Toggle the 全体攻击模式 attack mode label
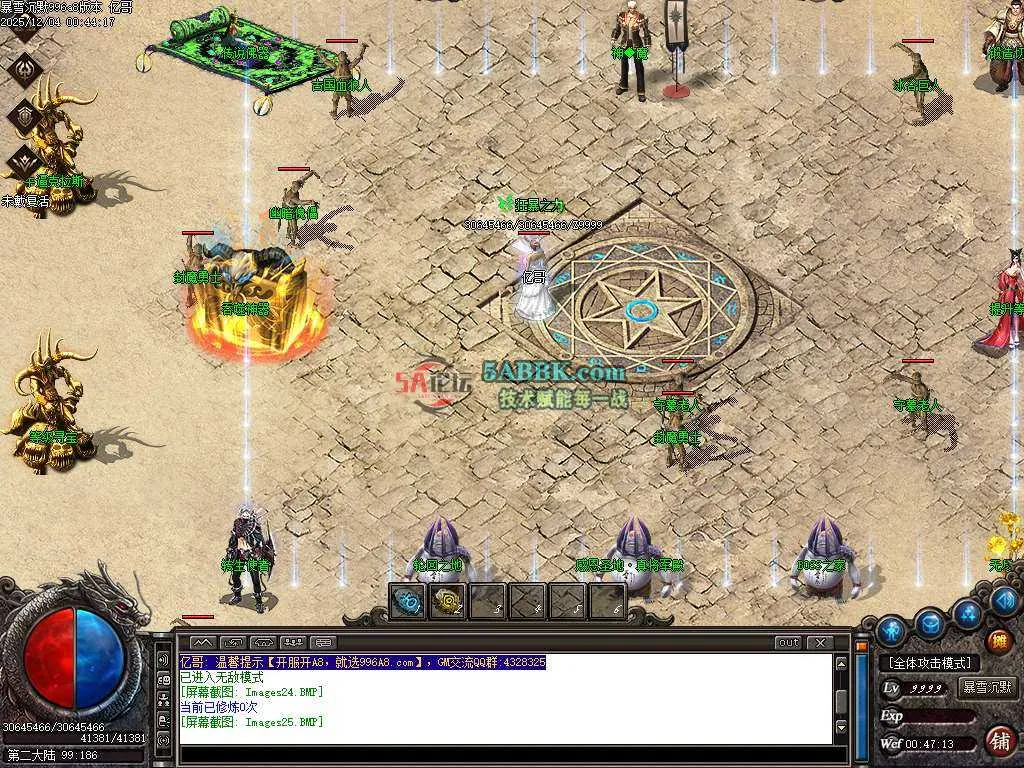Viewport: 1024px width, 768px height. (930, 663)
